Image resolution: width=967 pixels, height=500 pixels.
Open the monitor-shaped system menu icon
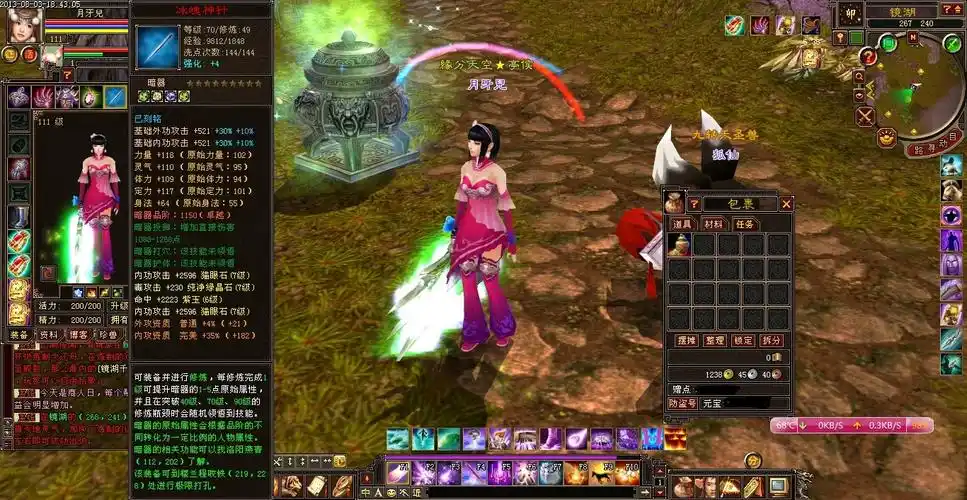pyautogui.click(x=776, y=487)
